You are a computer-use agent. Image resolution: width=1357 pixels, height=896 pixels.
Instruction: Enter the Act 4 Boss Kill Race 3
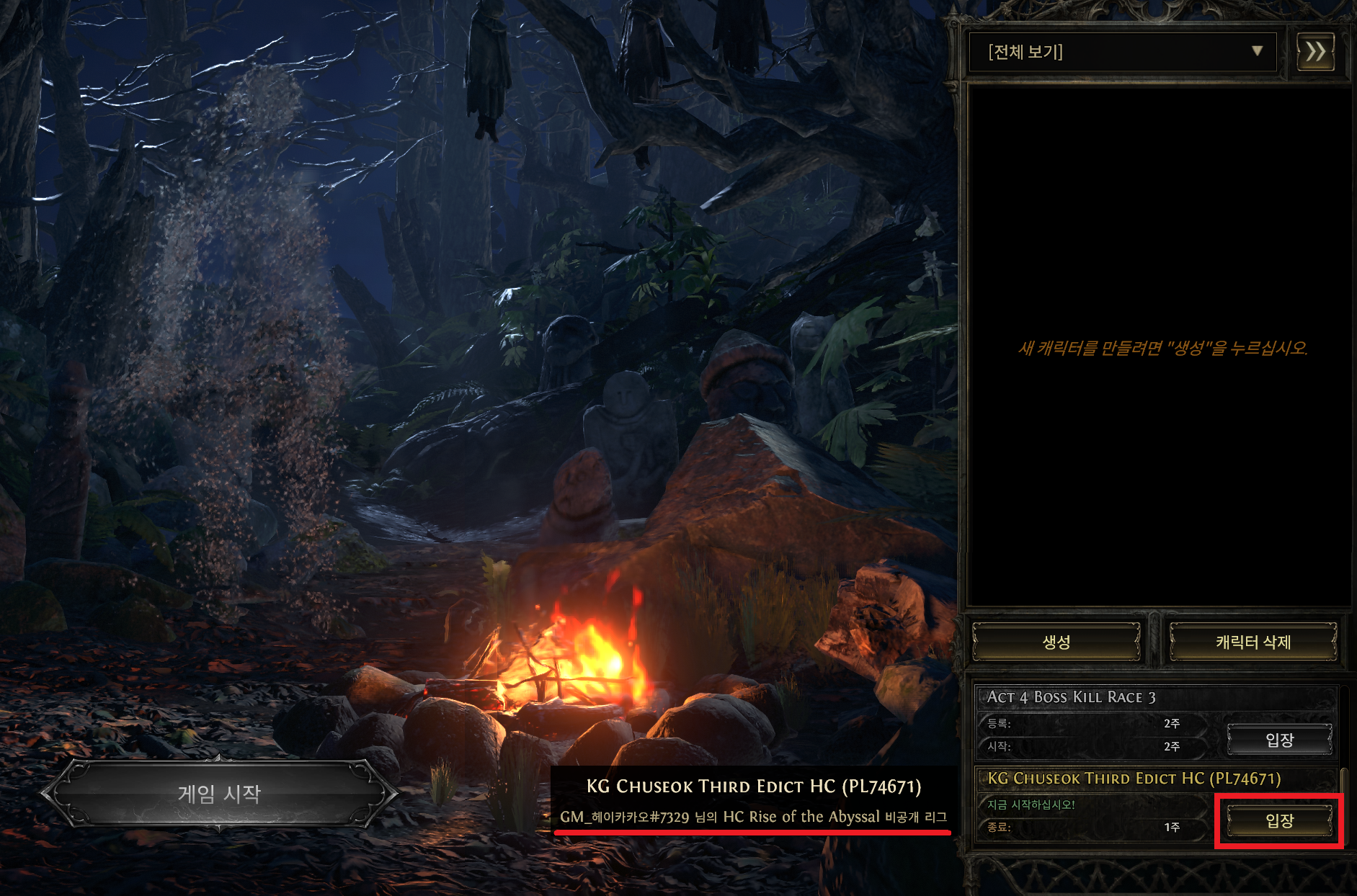point(1279,740)
